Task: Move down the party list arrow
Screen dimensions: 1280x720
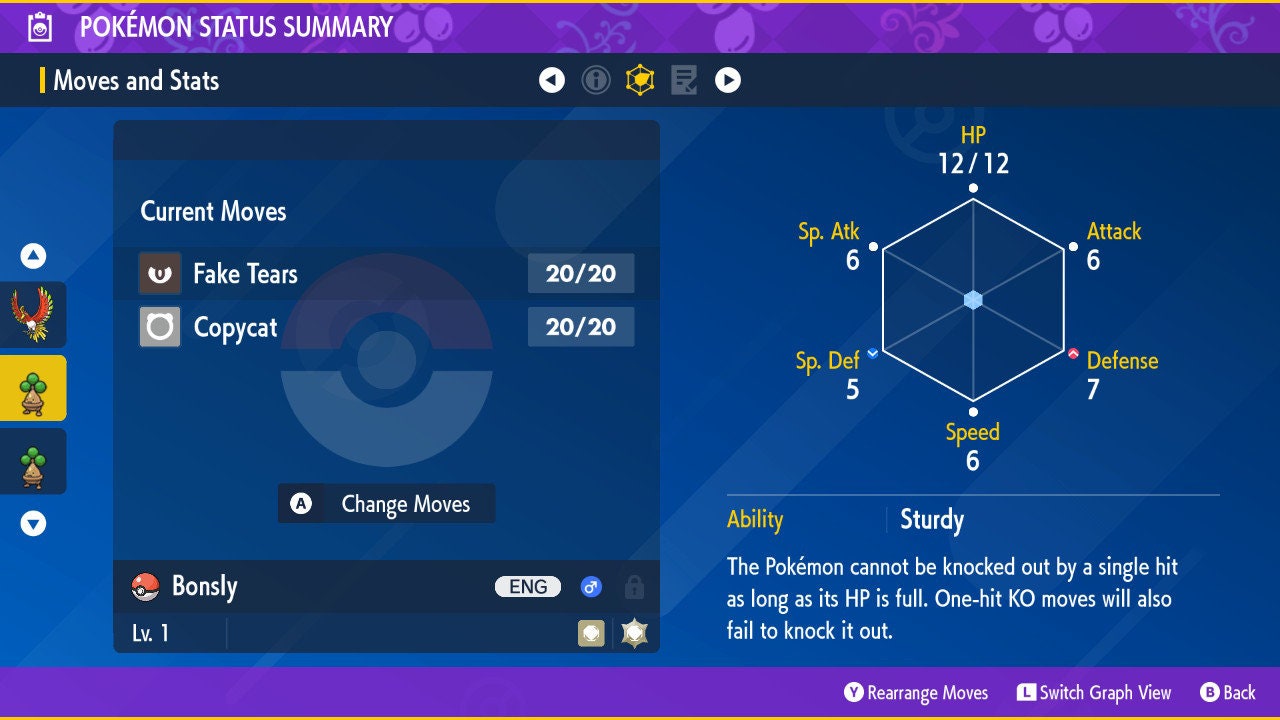Action: tap(33, 523)
